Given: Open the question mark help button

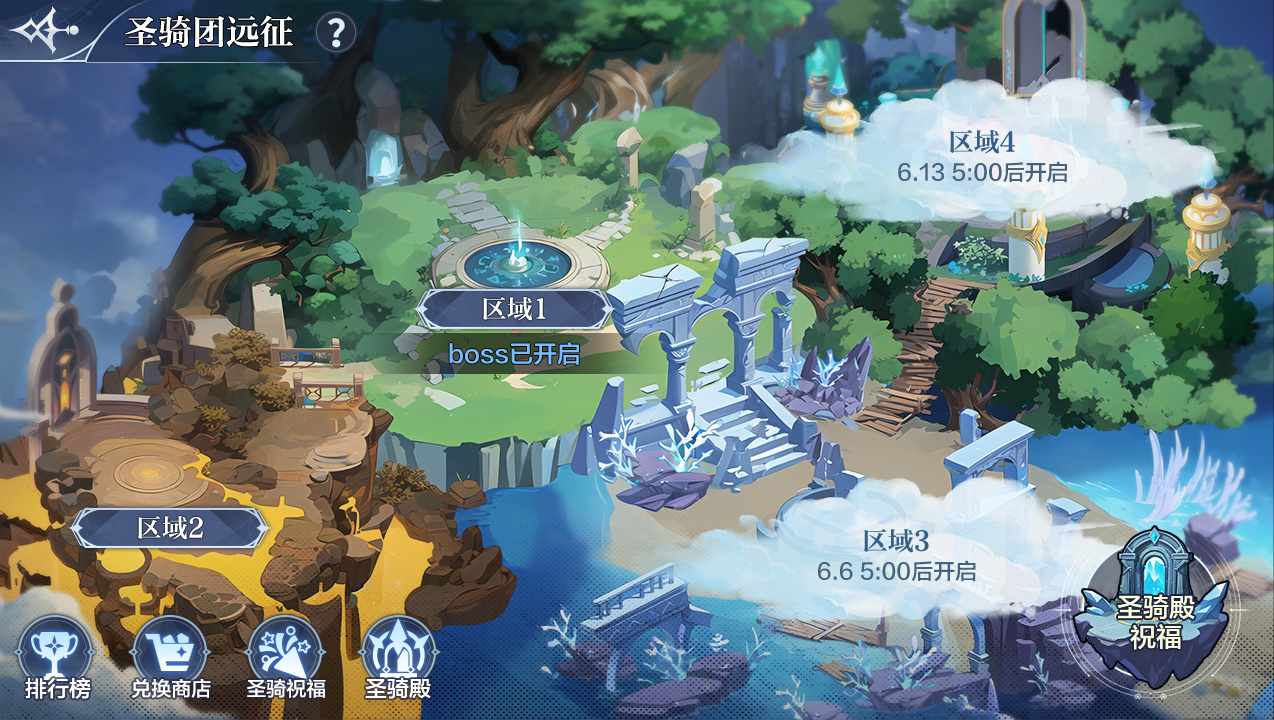Looking at the screenshot, I should click(336, 33).
